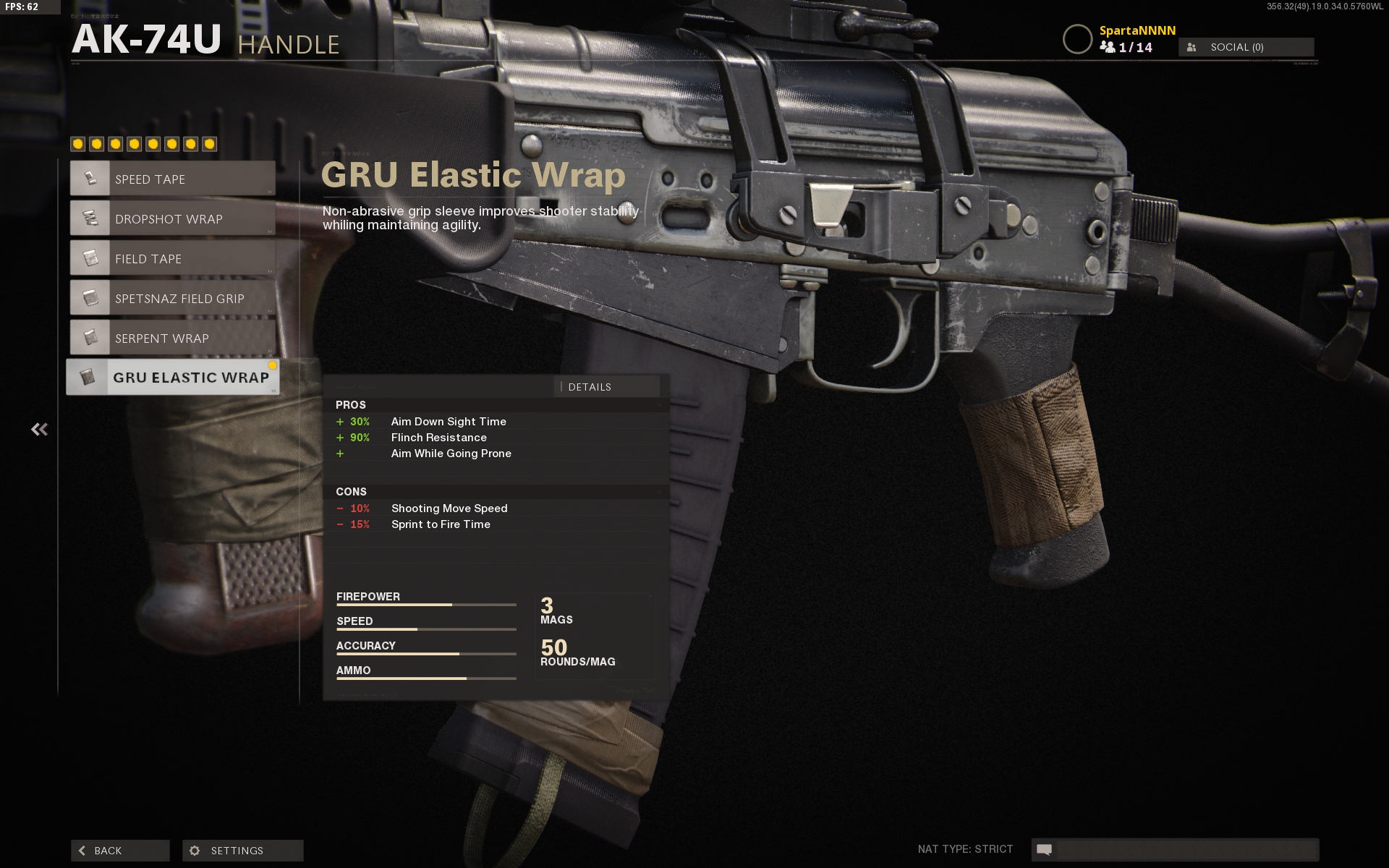Open SpartaNNNN player profile circle
This screenshot has width=1389, height=868.
[x=1077, y=39]
